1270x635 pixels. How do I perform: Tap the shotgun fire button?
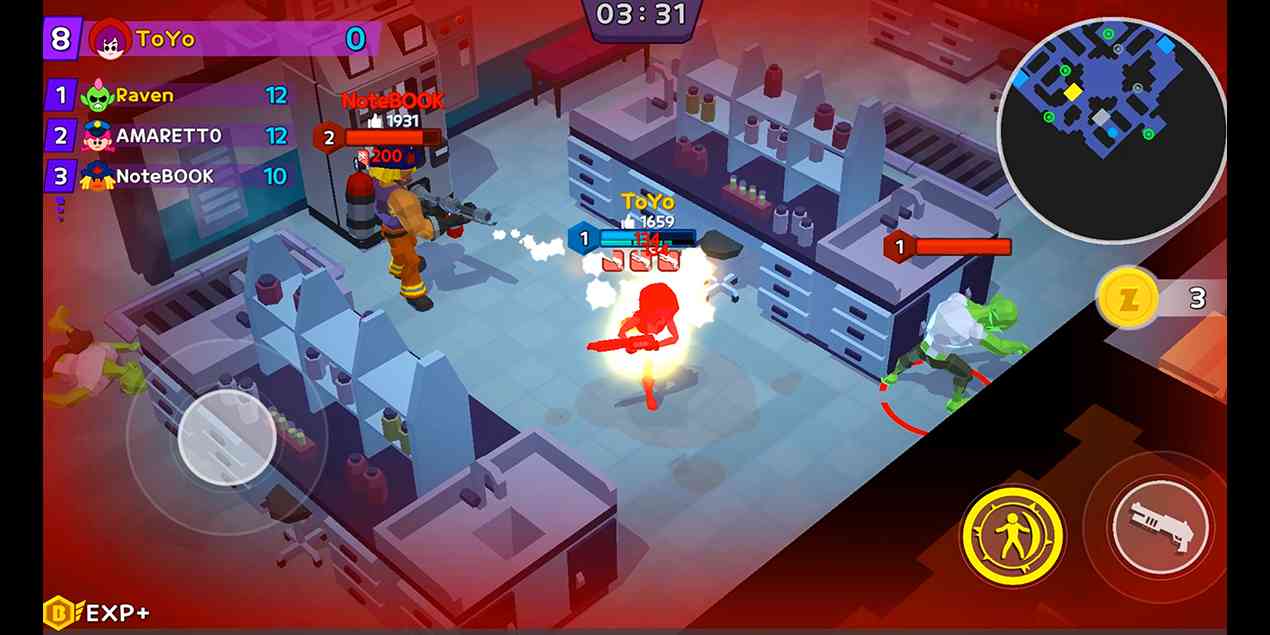(1160, 527)
